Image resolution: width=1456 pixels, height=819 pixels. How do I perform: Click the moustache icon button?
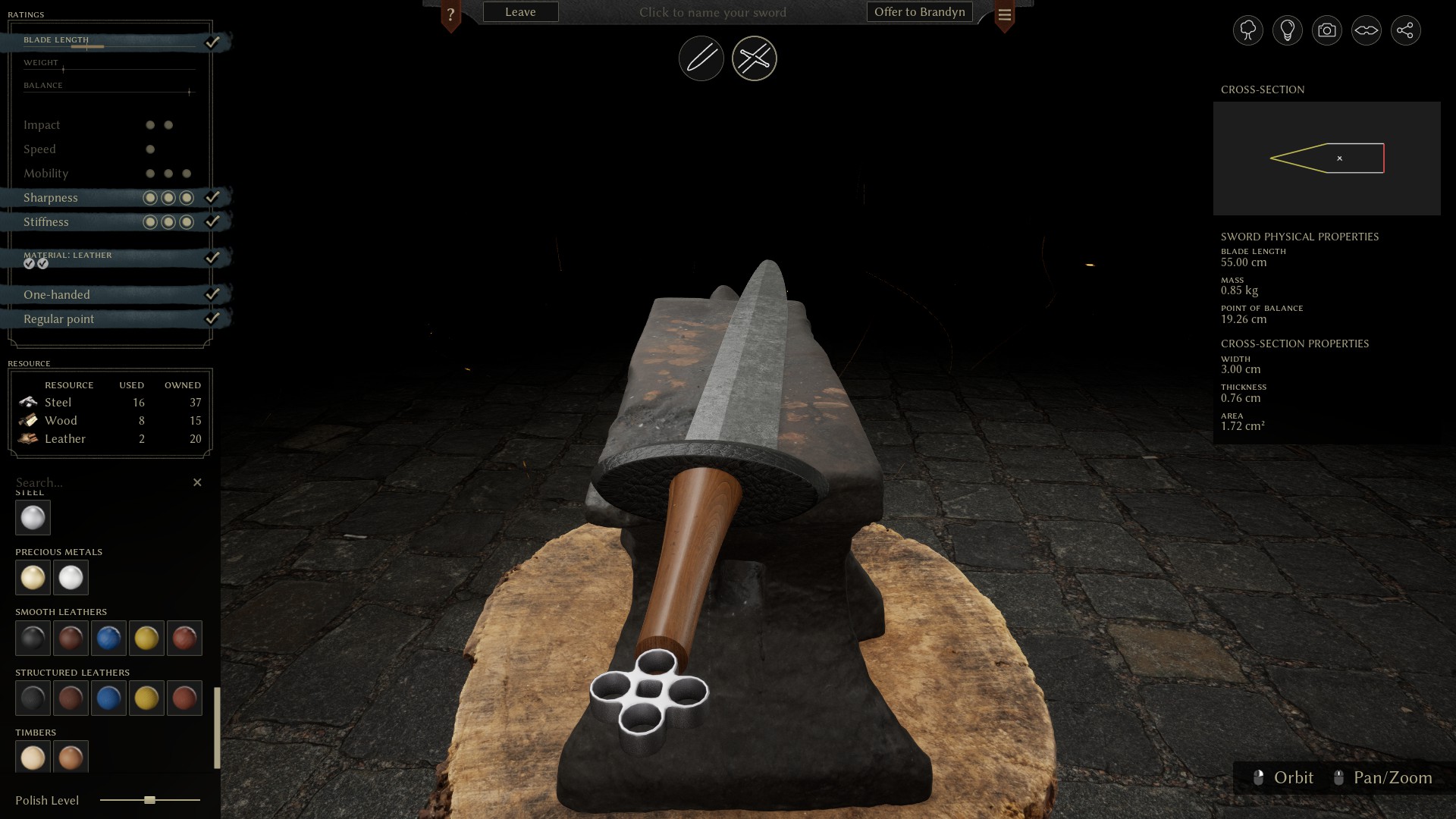pyautogui.click(x=1366, y=30)
